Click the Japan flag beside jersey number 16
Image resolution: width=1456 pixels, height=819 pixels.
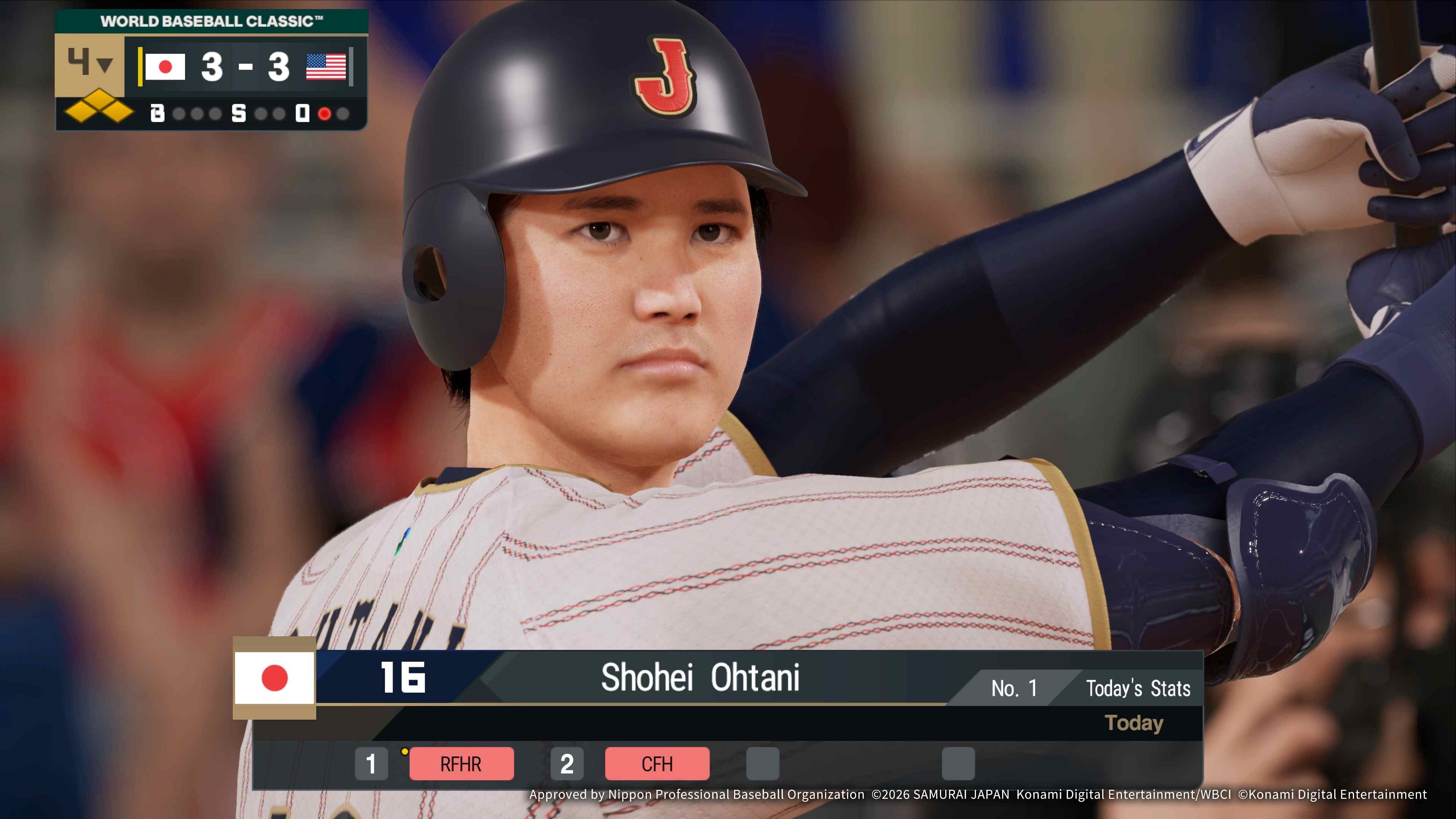click(275, 678)
